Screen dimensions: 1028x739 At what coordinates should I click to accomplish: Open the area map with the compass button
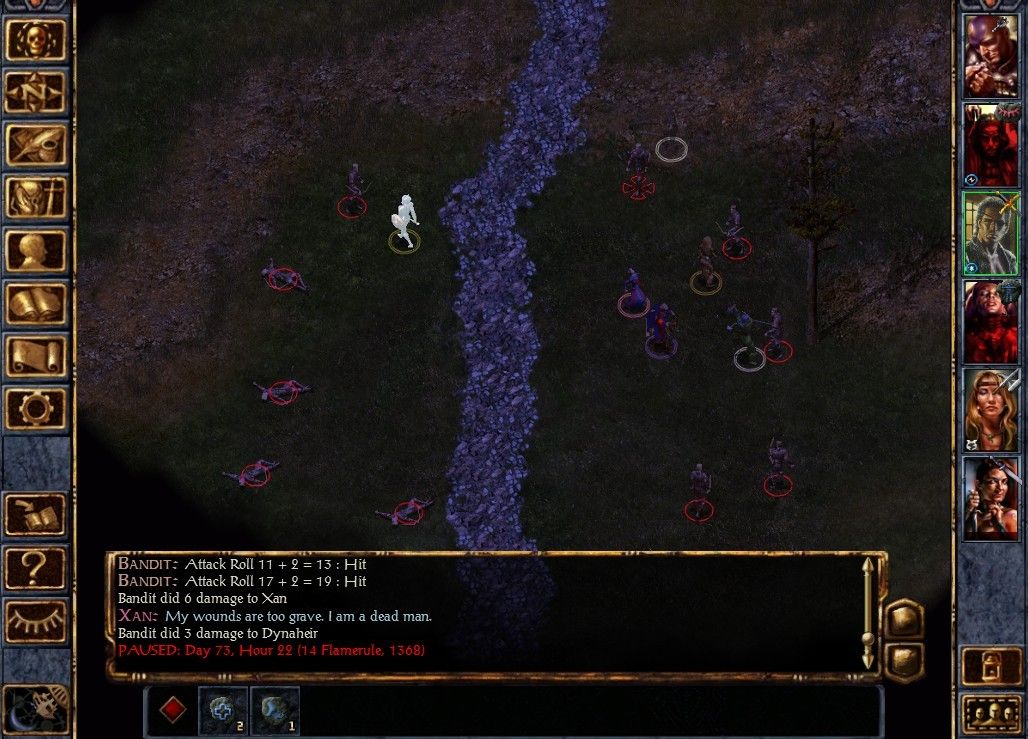pos(36,92)
